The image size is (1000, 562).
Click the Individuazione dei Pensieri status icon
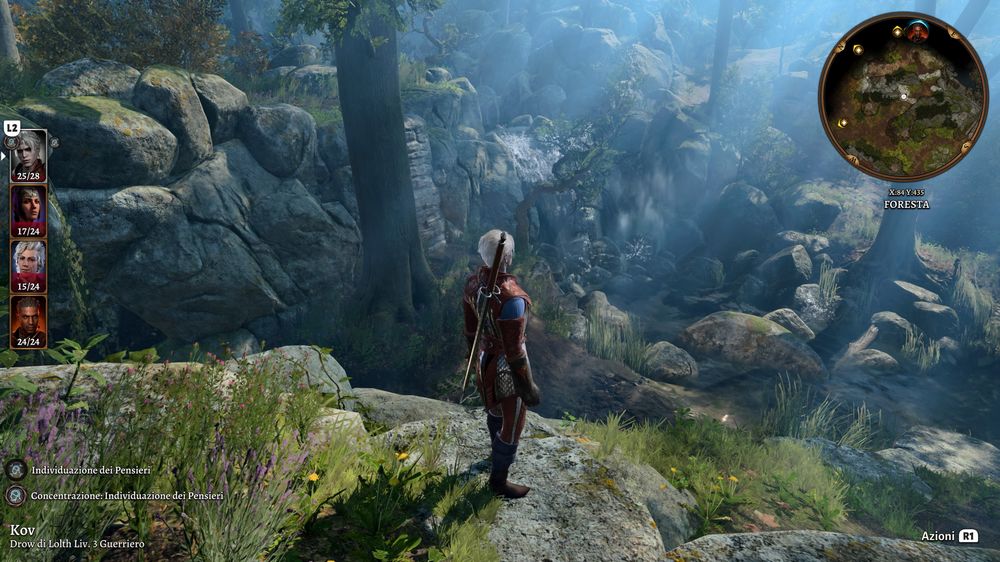(x=16, y=469)
